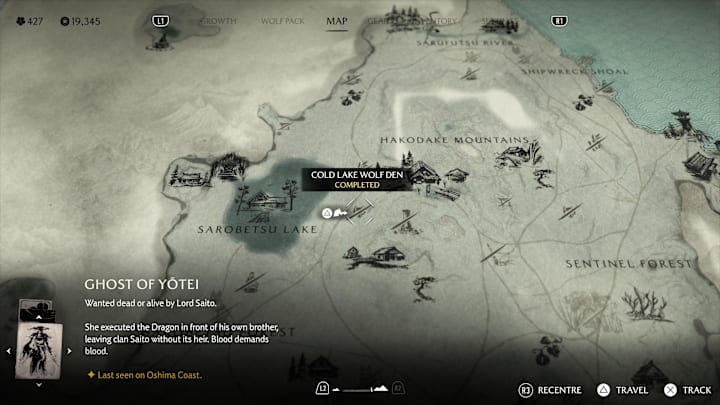Open the Growth tab
This screenshot has width=720, height=405.
[x=218, y=20]
